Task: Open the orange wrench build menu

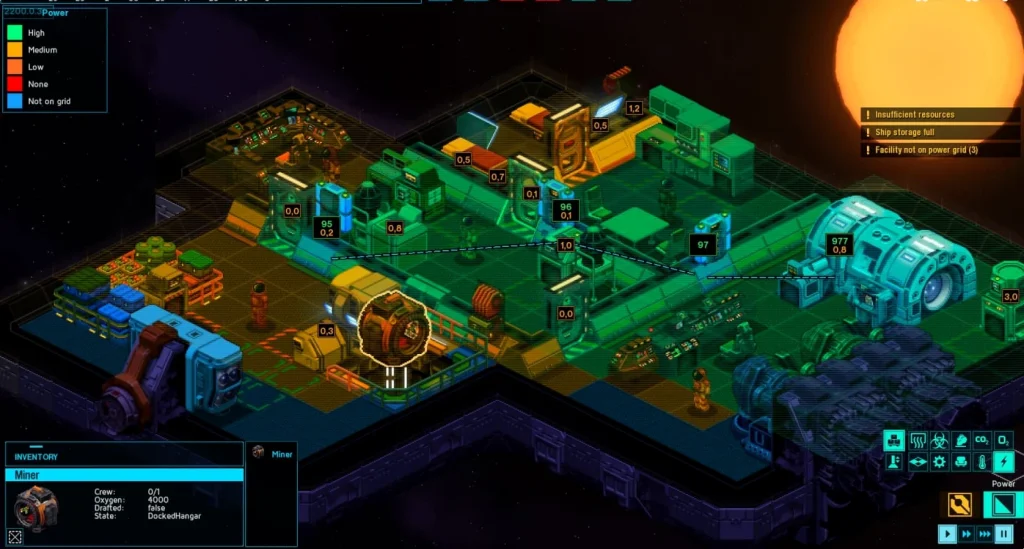Action: (x=960, y=506)
